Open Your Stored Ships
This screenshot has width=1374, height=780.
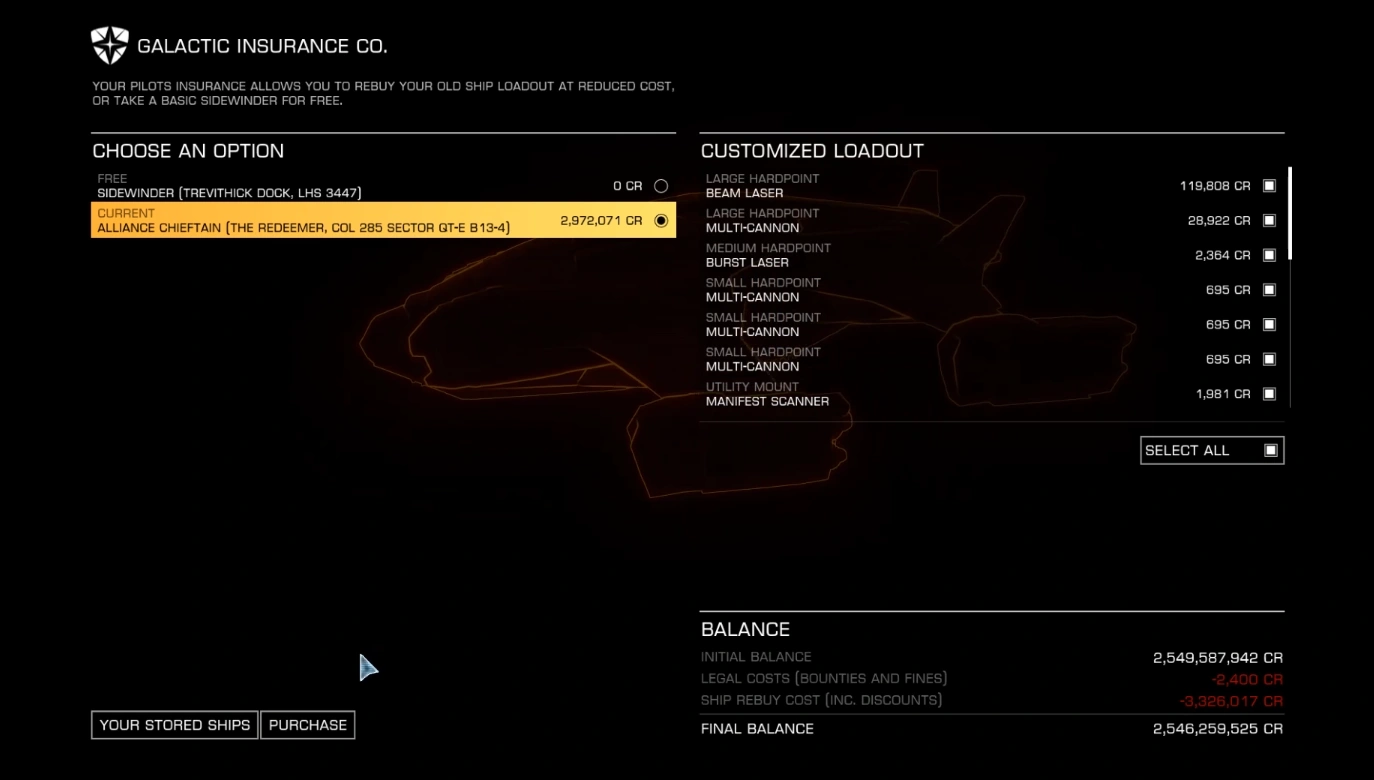point(173,724)
